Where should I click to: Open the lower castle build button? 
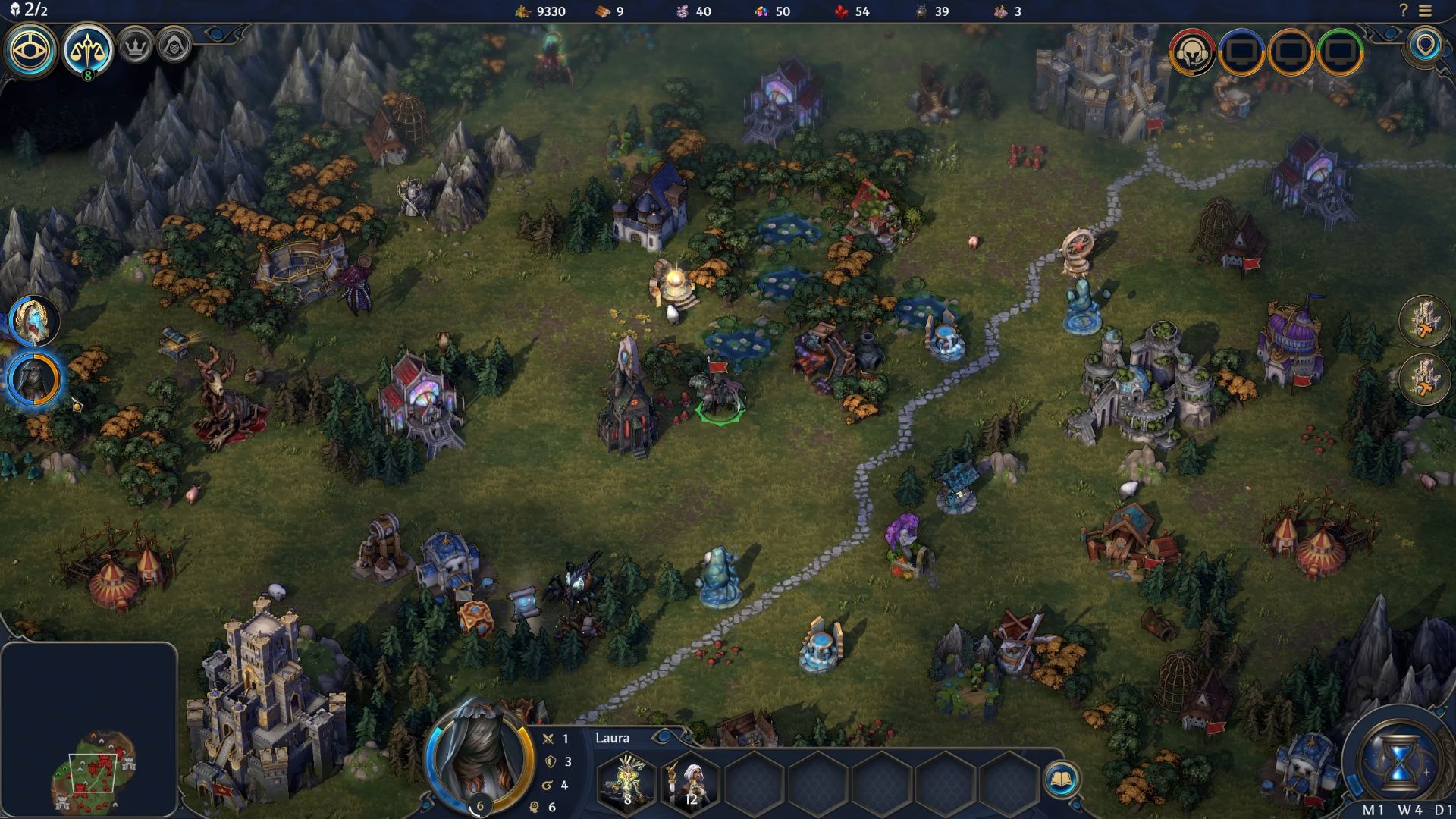(1424, 378)
